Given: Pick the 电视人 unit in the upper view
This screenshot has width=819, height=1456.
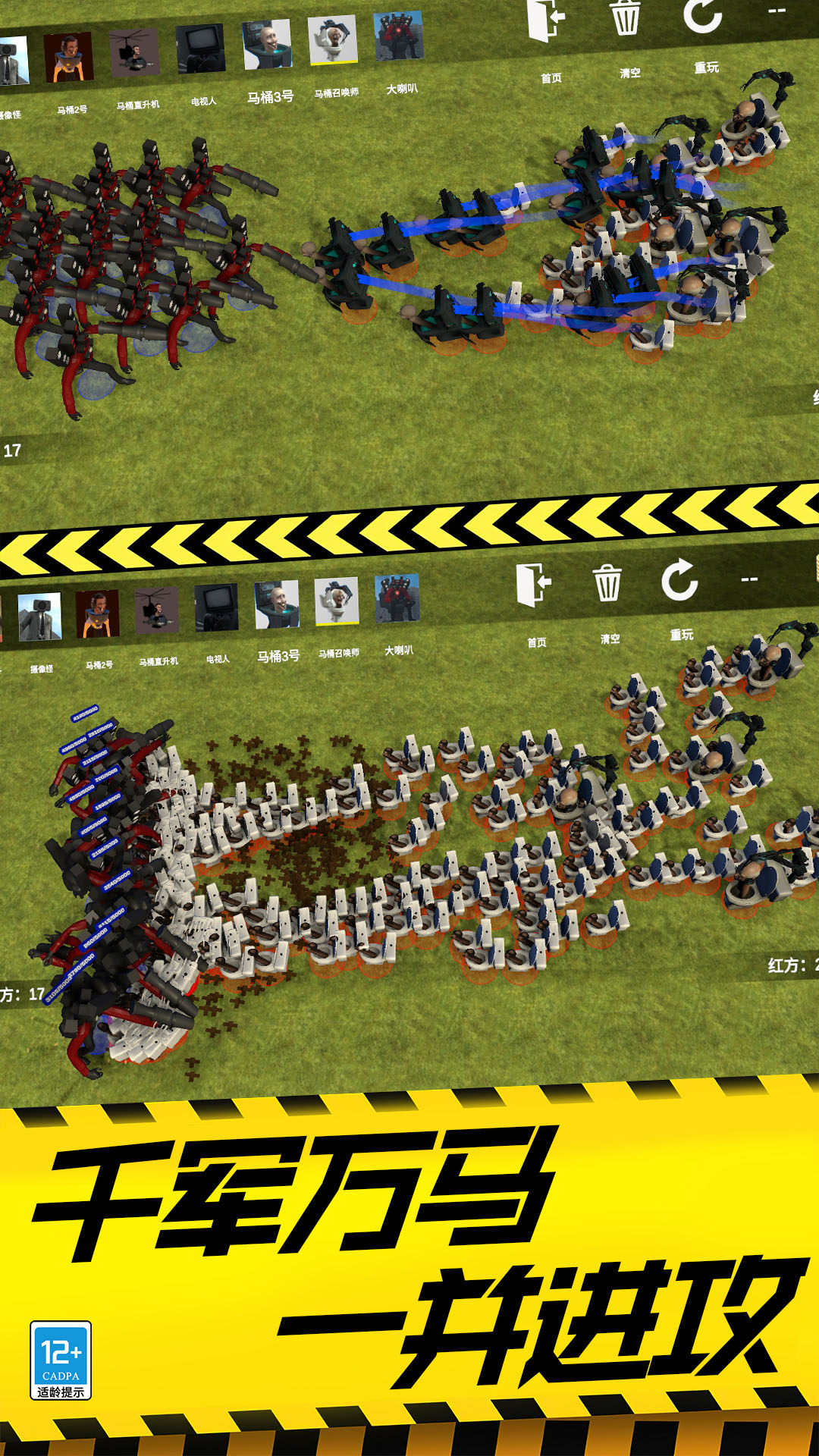Looking at the screenshot, I should [200, 50].
